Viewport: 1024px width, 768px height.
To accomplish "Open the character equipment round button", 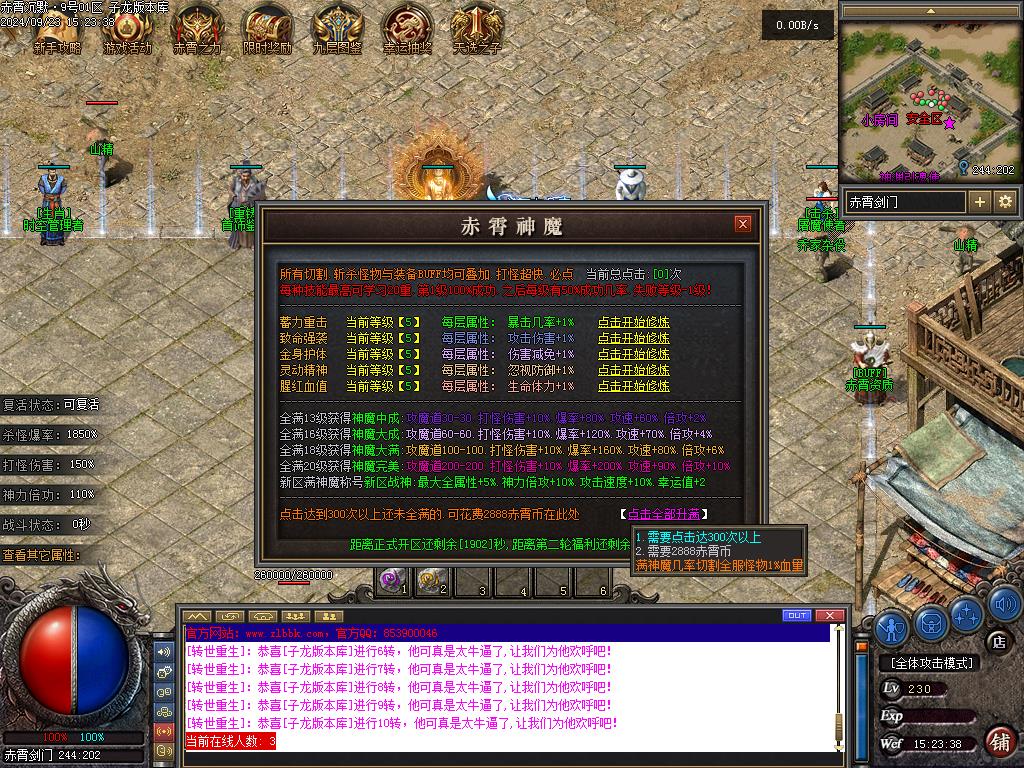I will [893, 626].
